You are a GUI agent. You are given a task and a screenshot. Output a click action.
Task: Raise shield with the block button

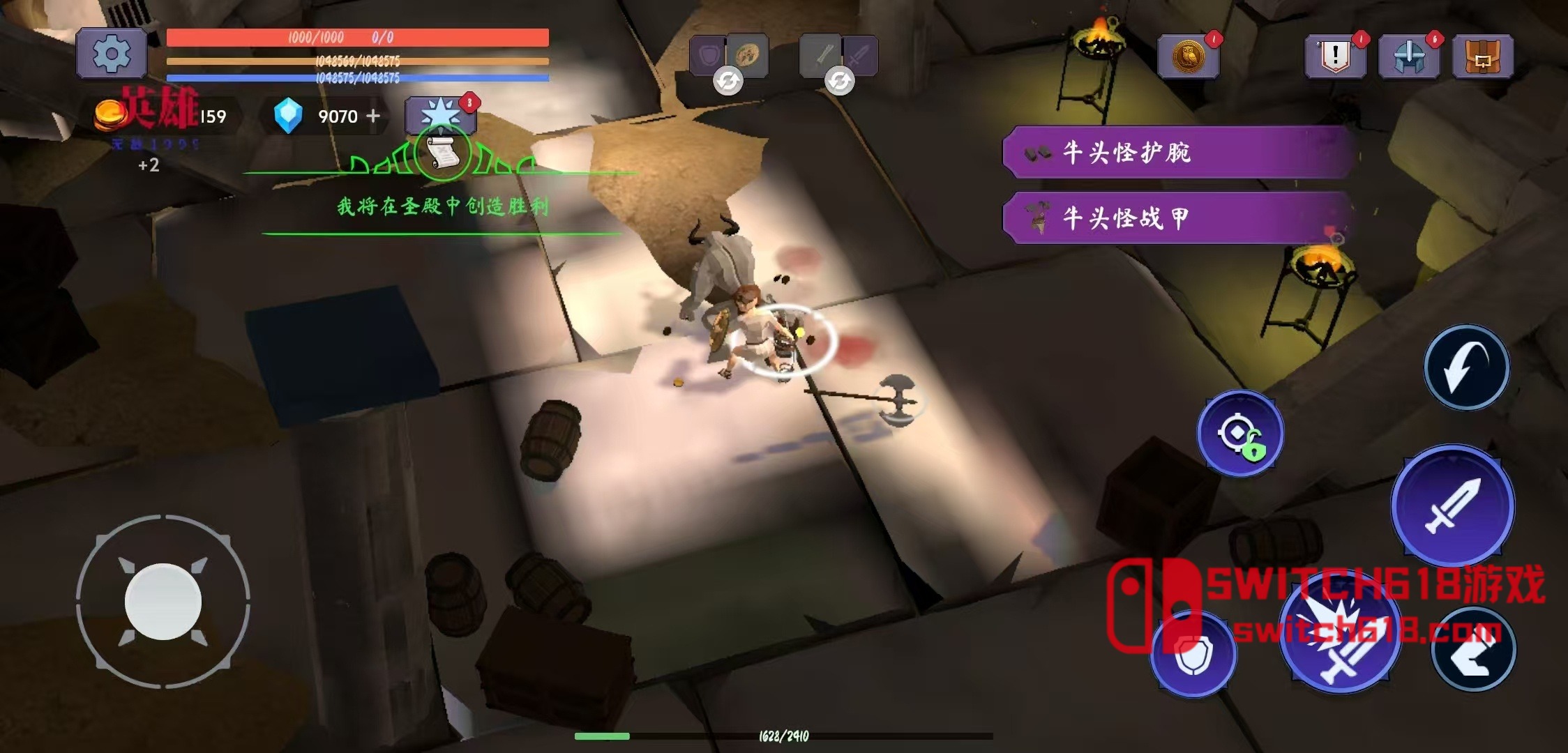click(1193, 654)
